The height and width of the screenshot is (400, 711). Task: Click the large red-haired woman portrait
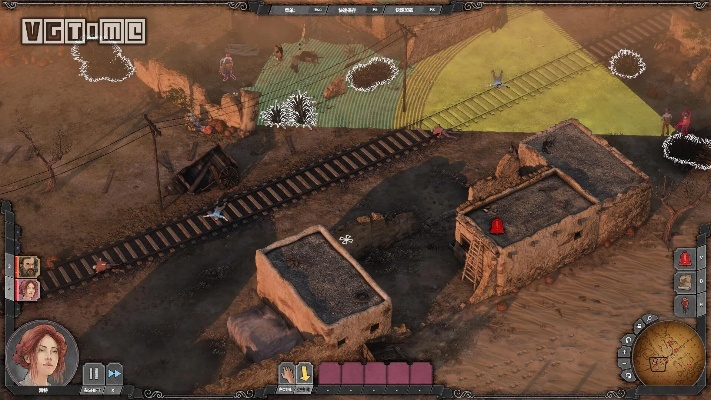pyautogui.click(x=41, y=354)
